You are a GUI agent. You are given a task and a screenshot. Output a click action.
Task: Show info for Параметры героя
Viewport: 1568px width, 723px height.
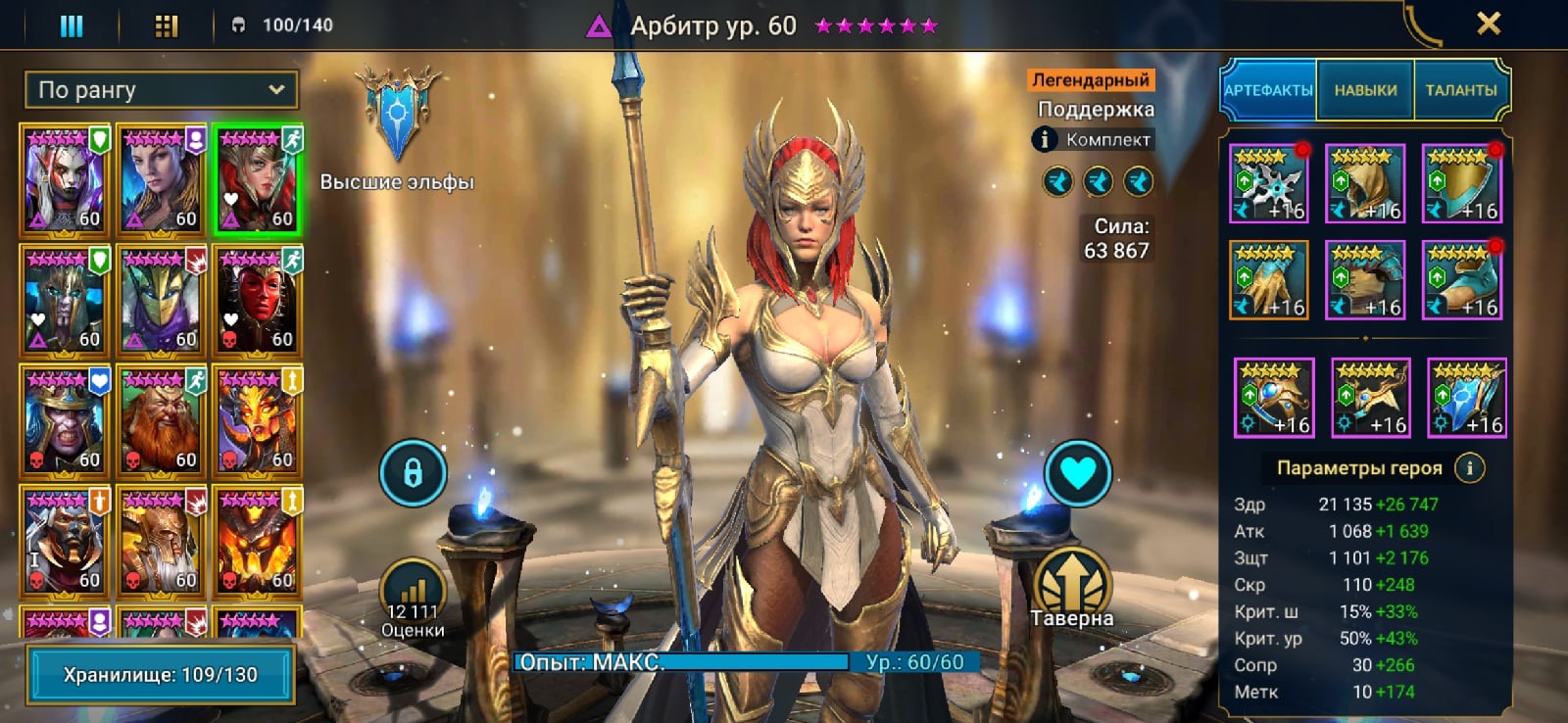pyautogui.click(x=1469, y=468)
